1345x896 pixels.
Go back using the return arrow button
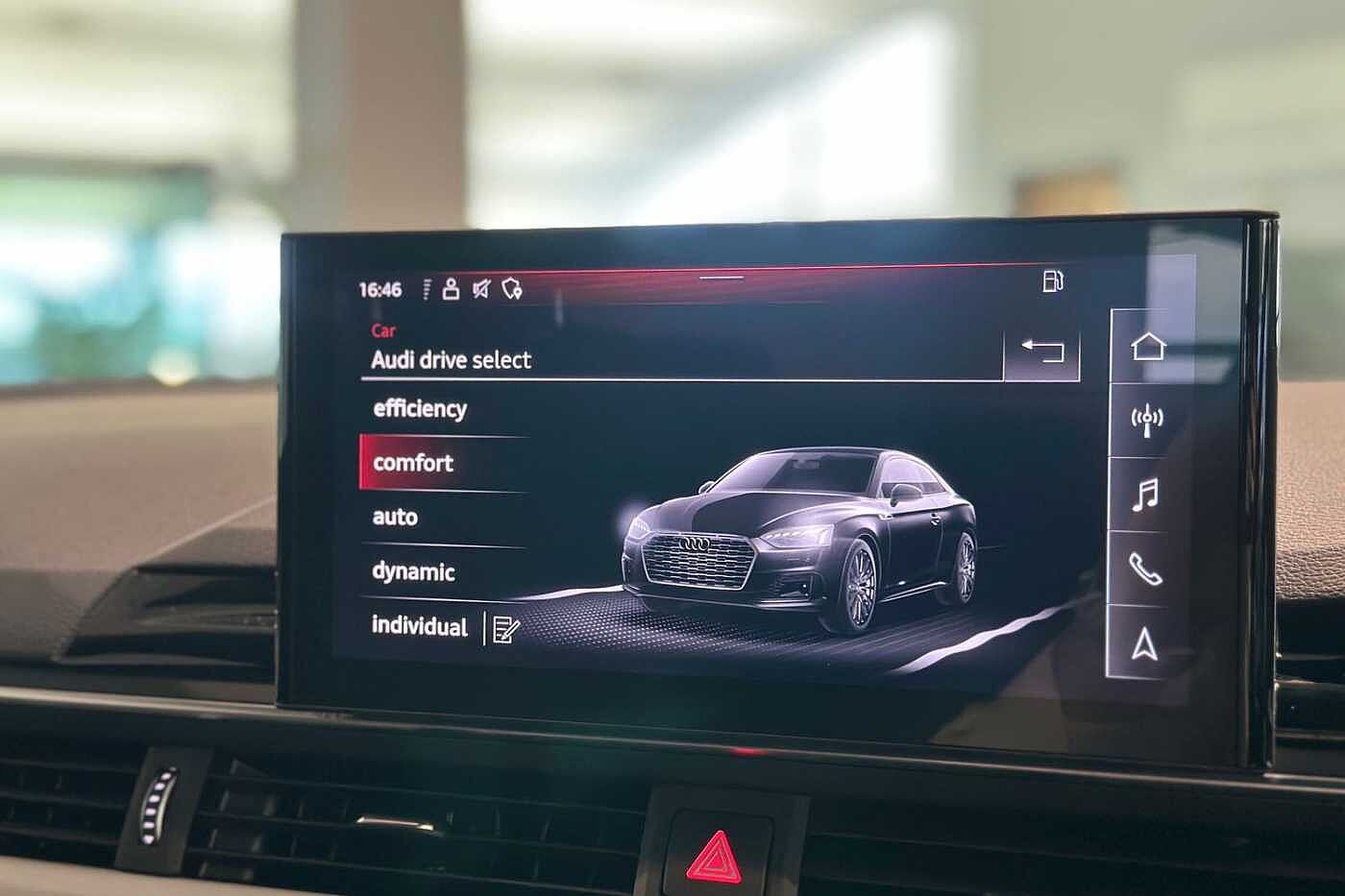[x=1041, y=351]
